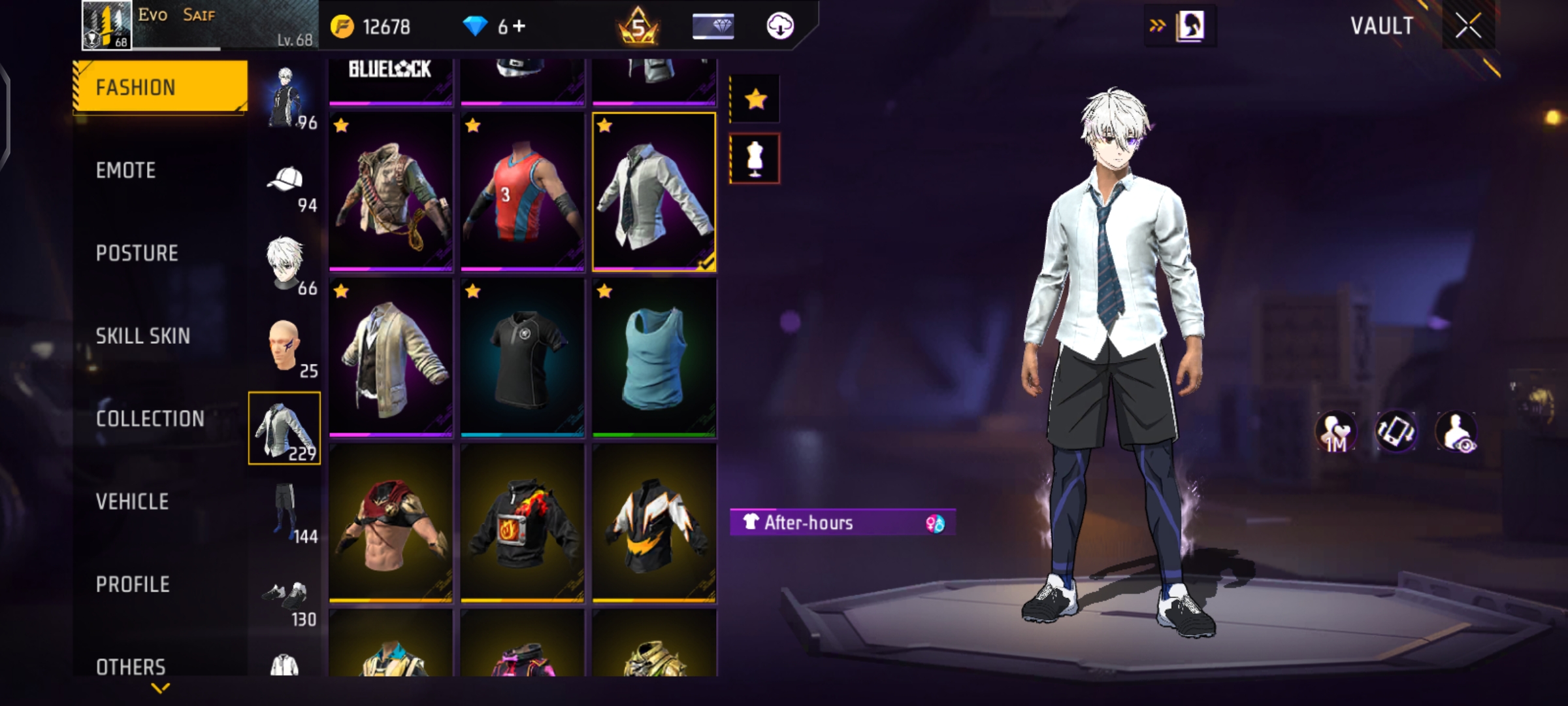
Task: Open the Vehicle tab
Action: pyautogui.click(x=133, y=501)
